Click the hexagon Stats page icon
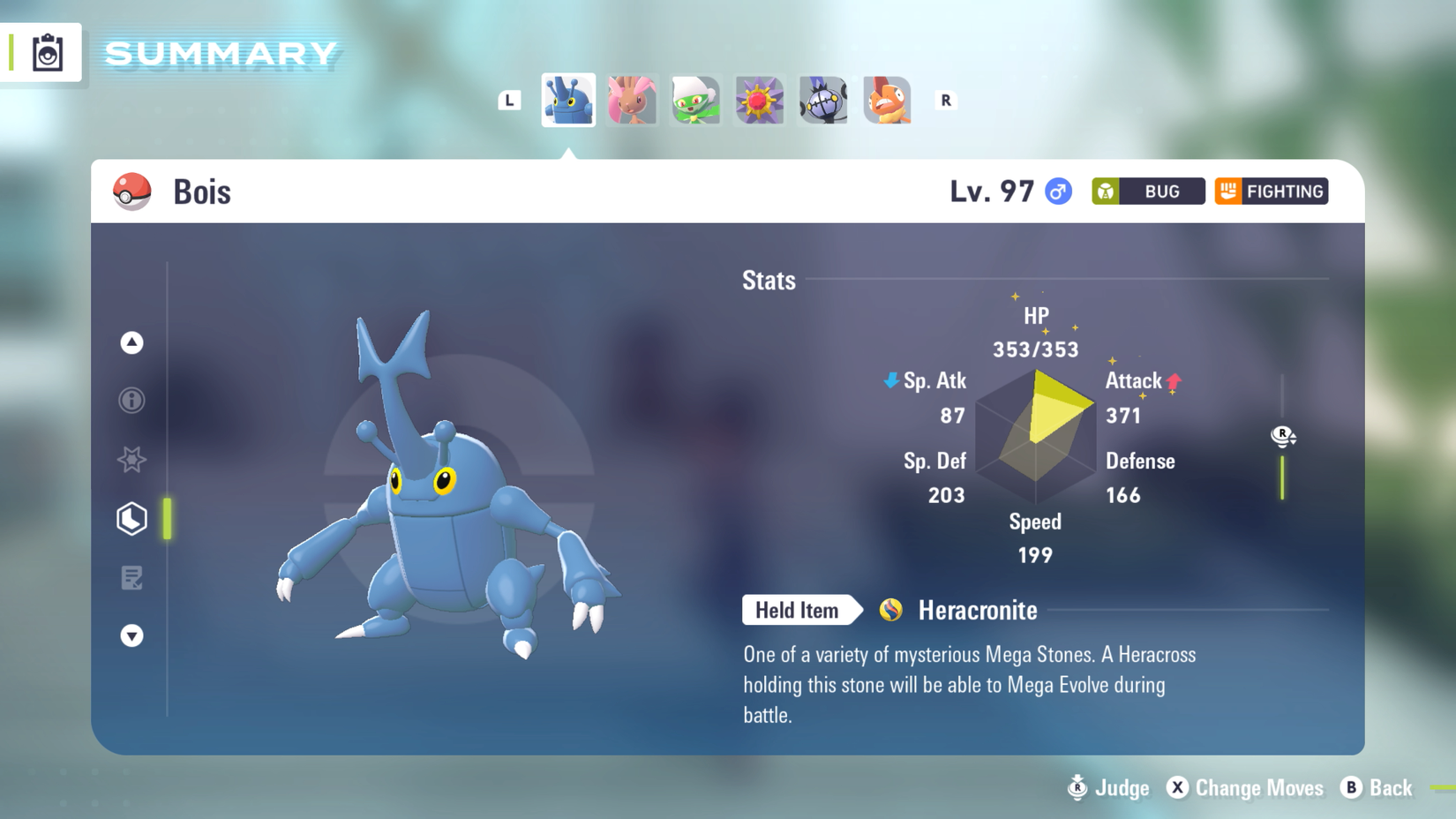Screen dimensions: 1456x819 [x=131, y=519]
